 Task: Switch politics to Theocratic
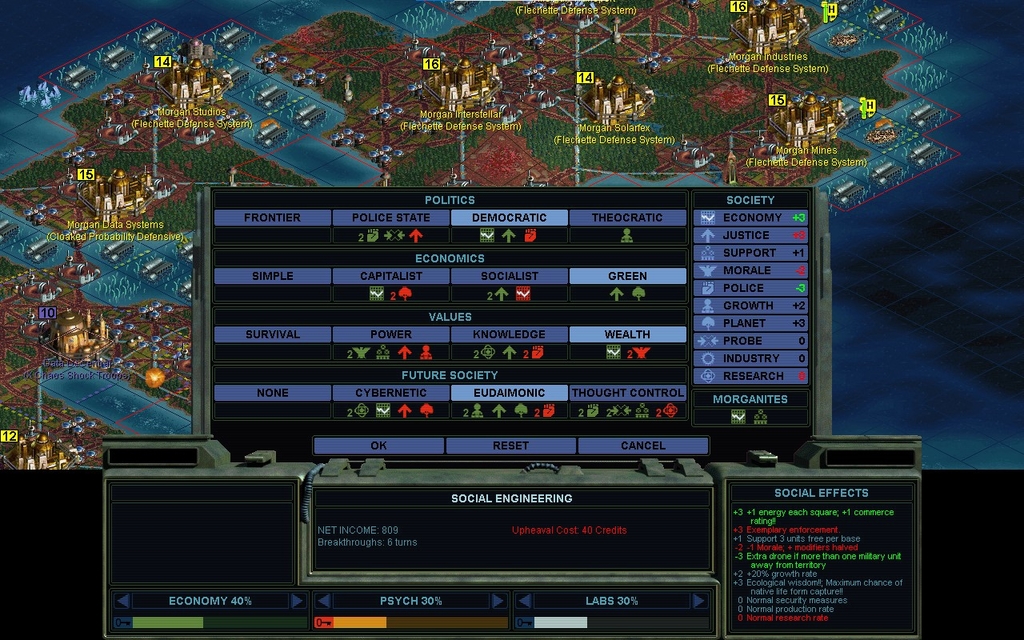click(x=627, y=217)
